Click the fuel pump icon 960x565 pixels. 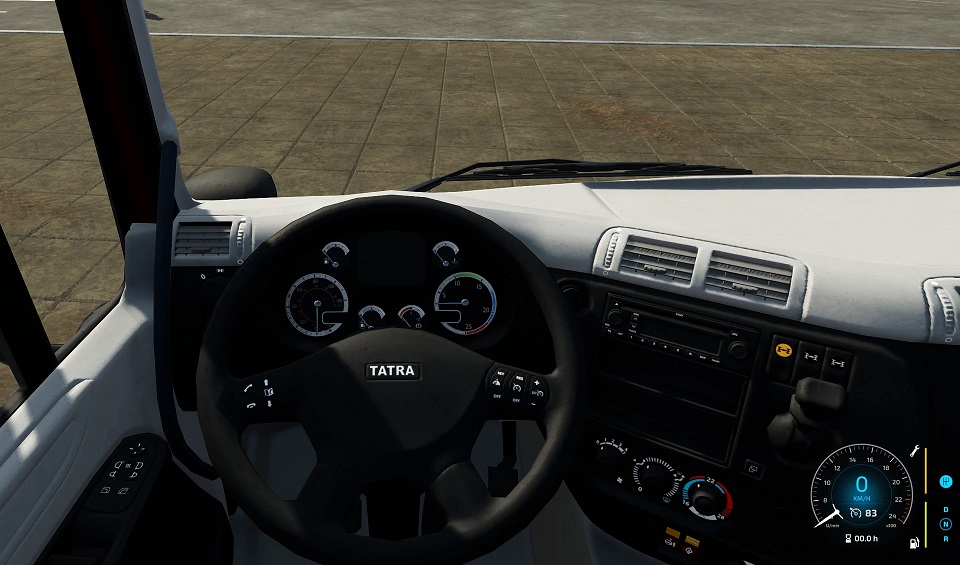click(x=914, y=543)
